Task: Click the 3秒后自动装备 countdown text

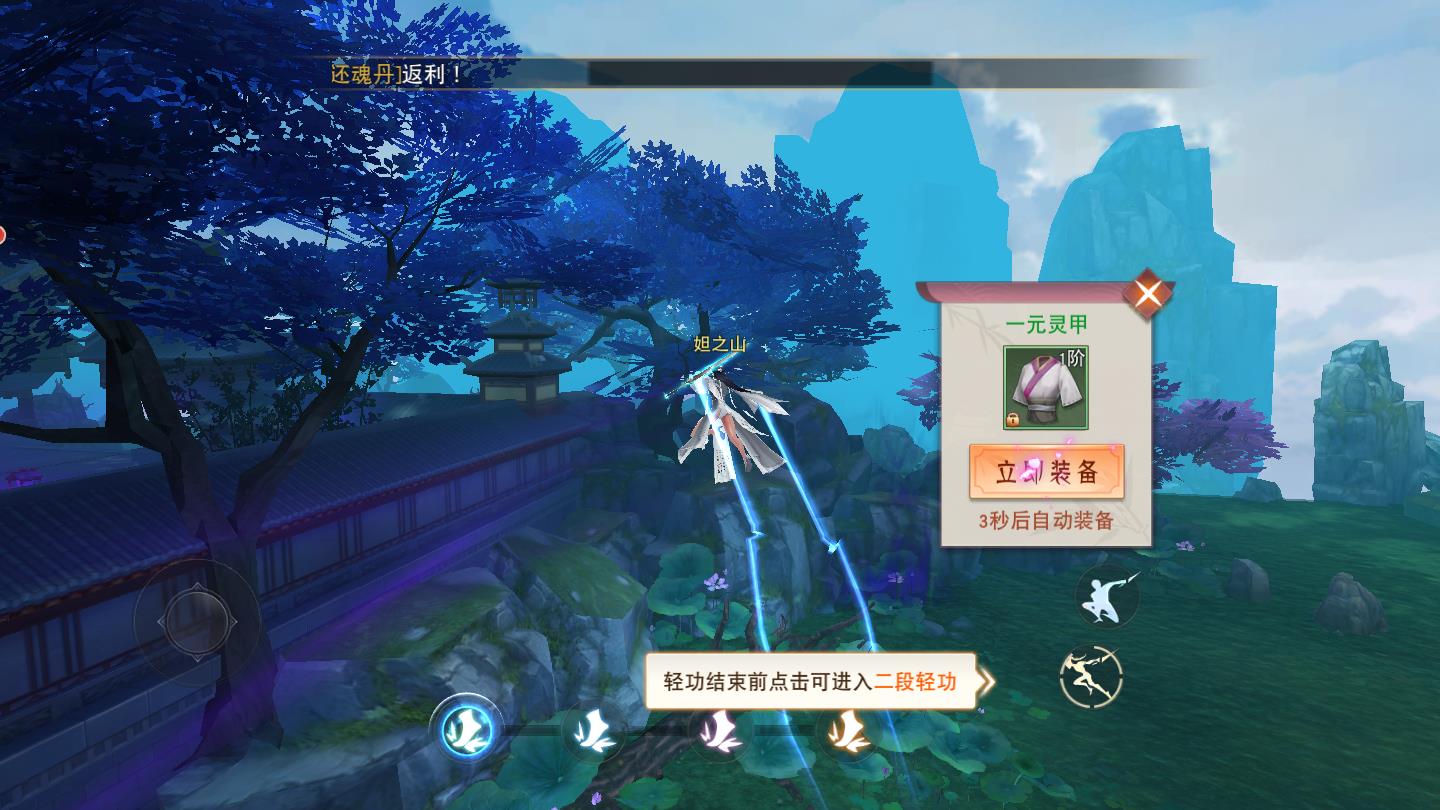Action: coord(1047,518)
